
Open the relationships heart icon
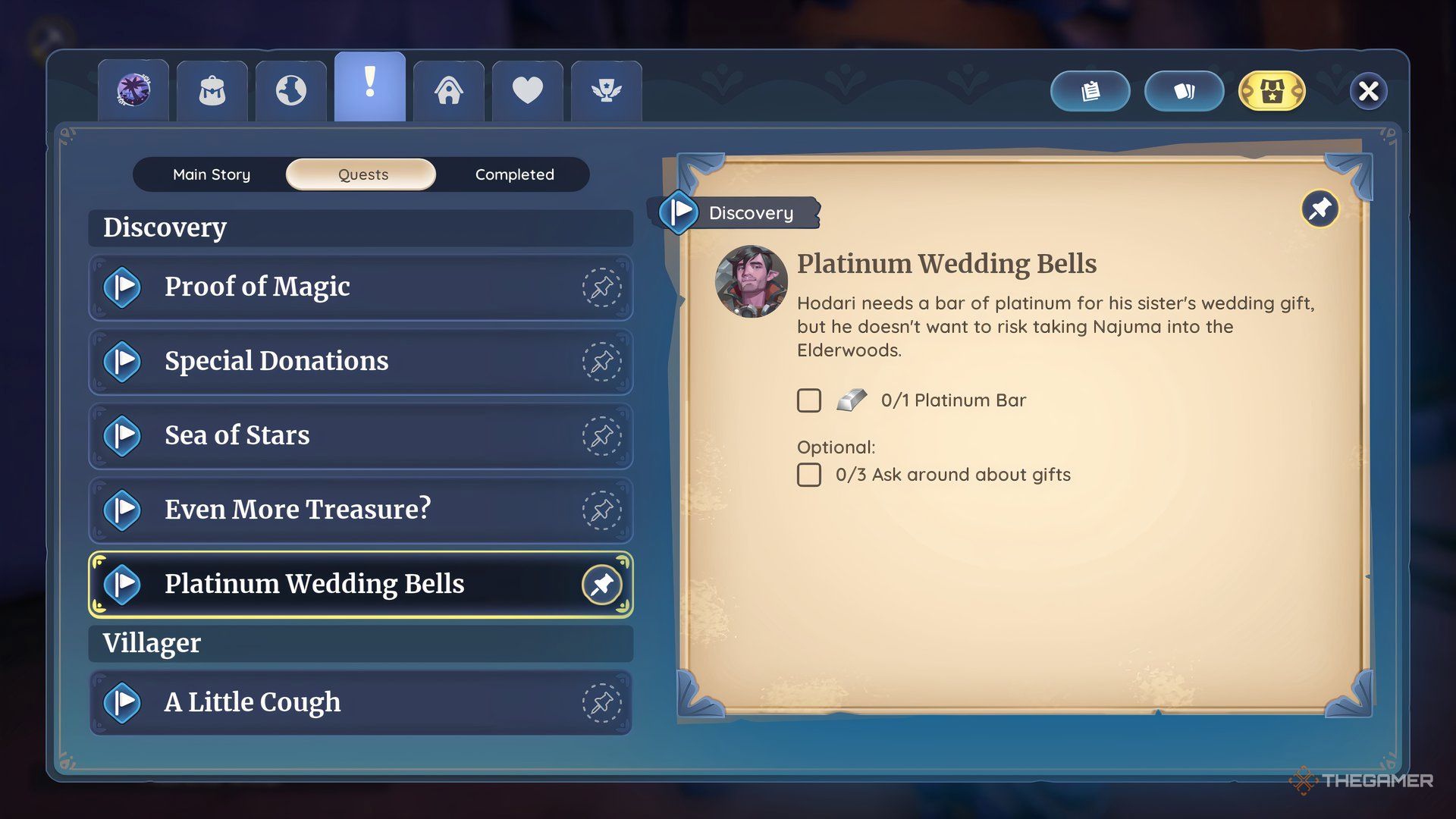pyautogui.click(x=527, y=89)
